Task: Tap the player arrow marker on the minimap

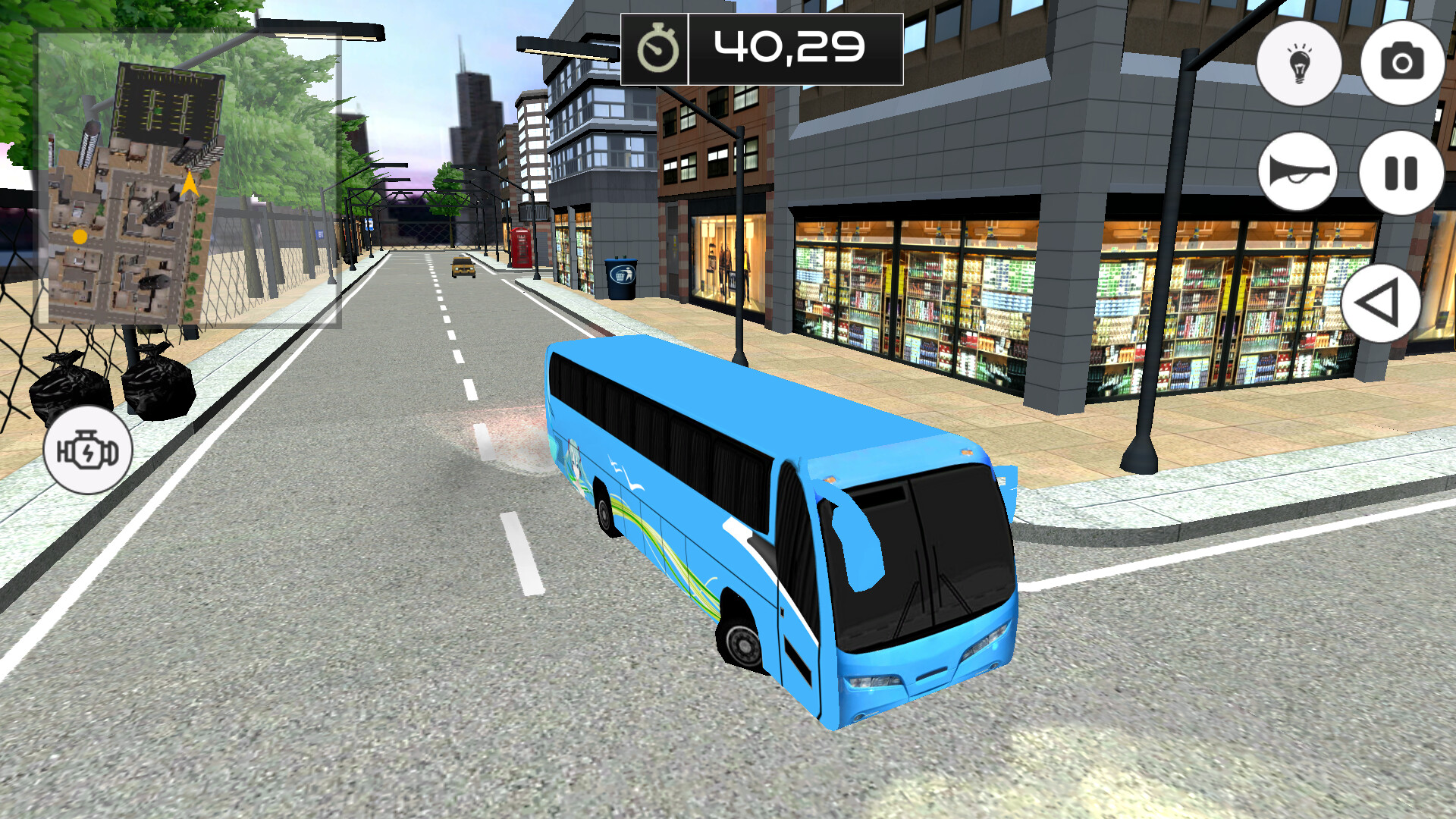Action: tap(187, 183)
